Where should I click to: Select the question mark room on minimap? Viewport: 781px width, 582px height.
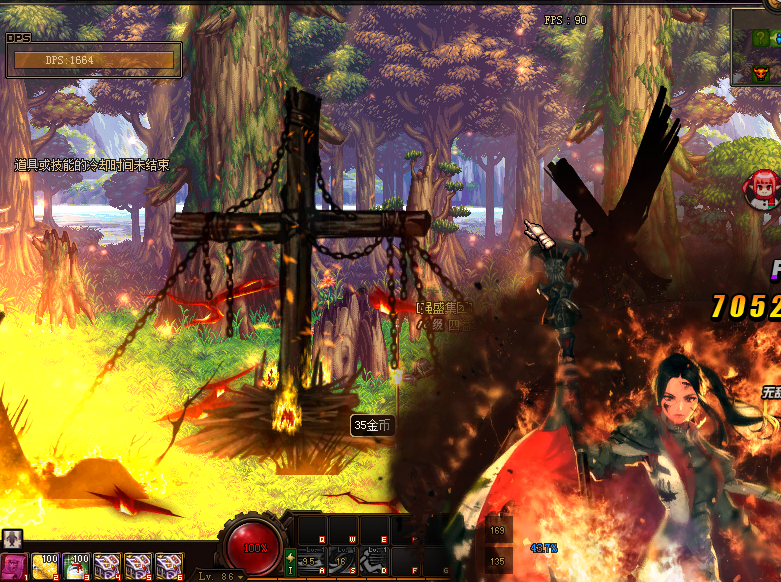761,38
